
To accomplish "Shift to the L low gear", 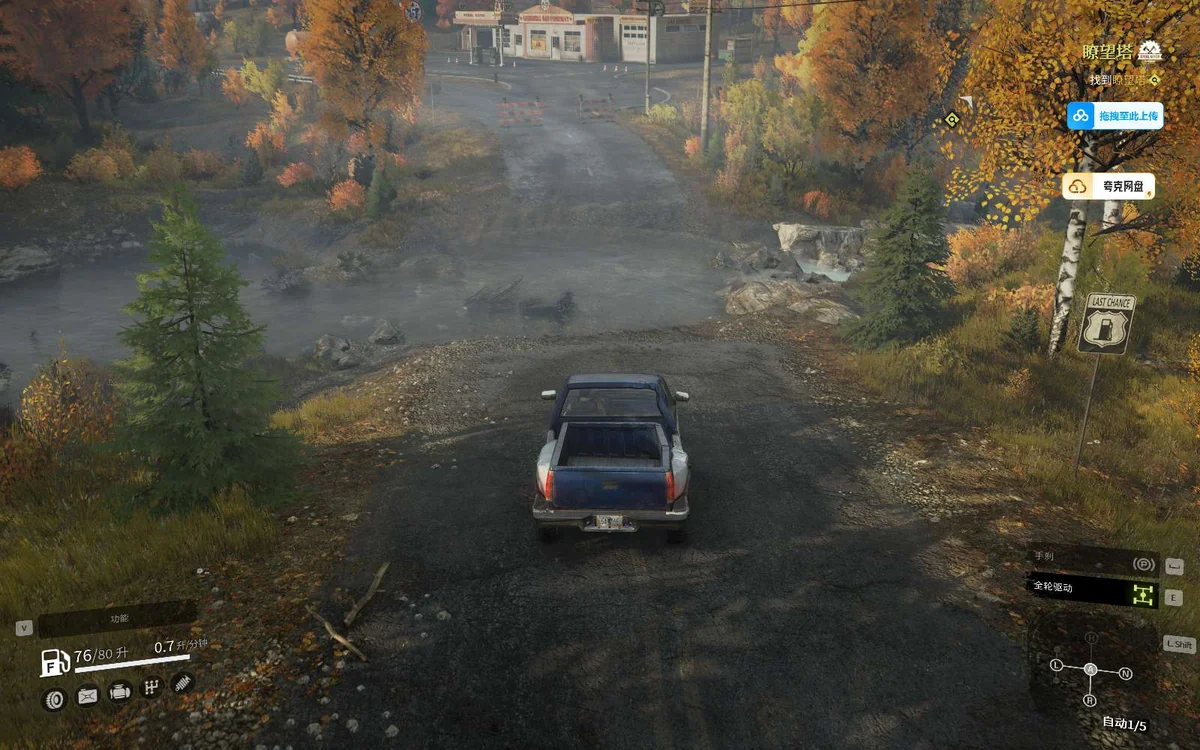I will click(1056, 664).
